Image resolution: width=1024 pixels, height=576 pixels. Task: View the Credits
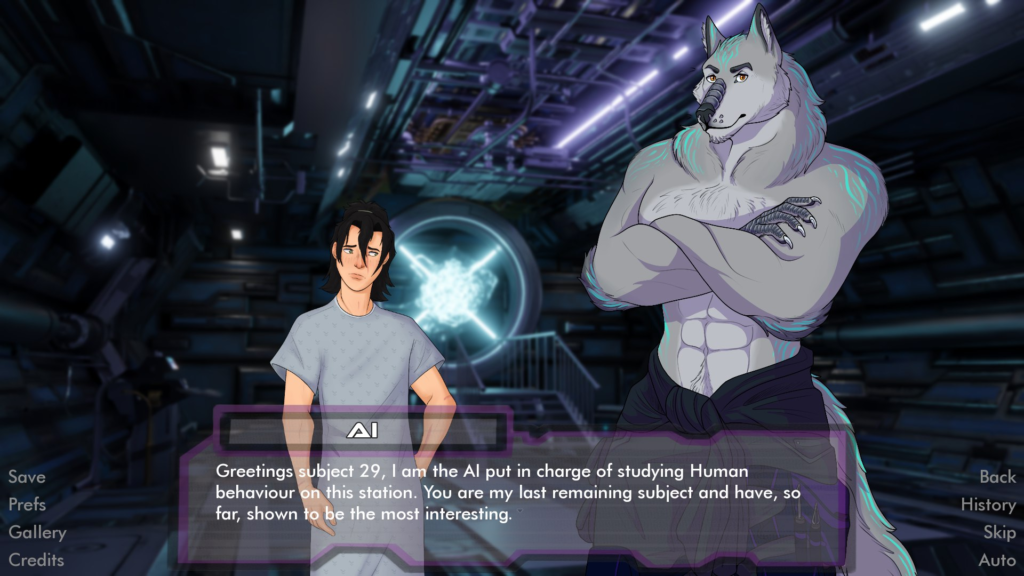36,560
